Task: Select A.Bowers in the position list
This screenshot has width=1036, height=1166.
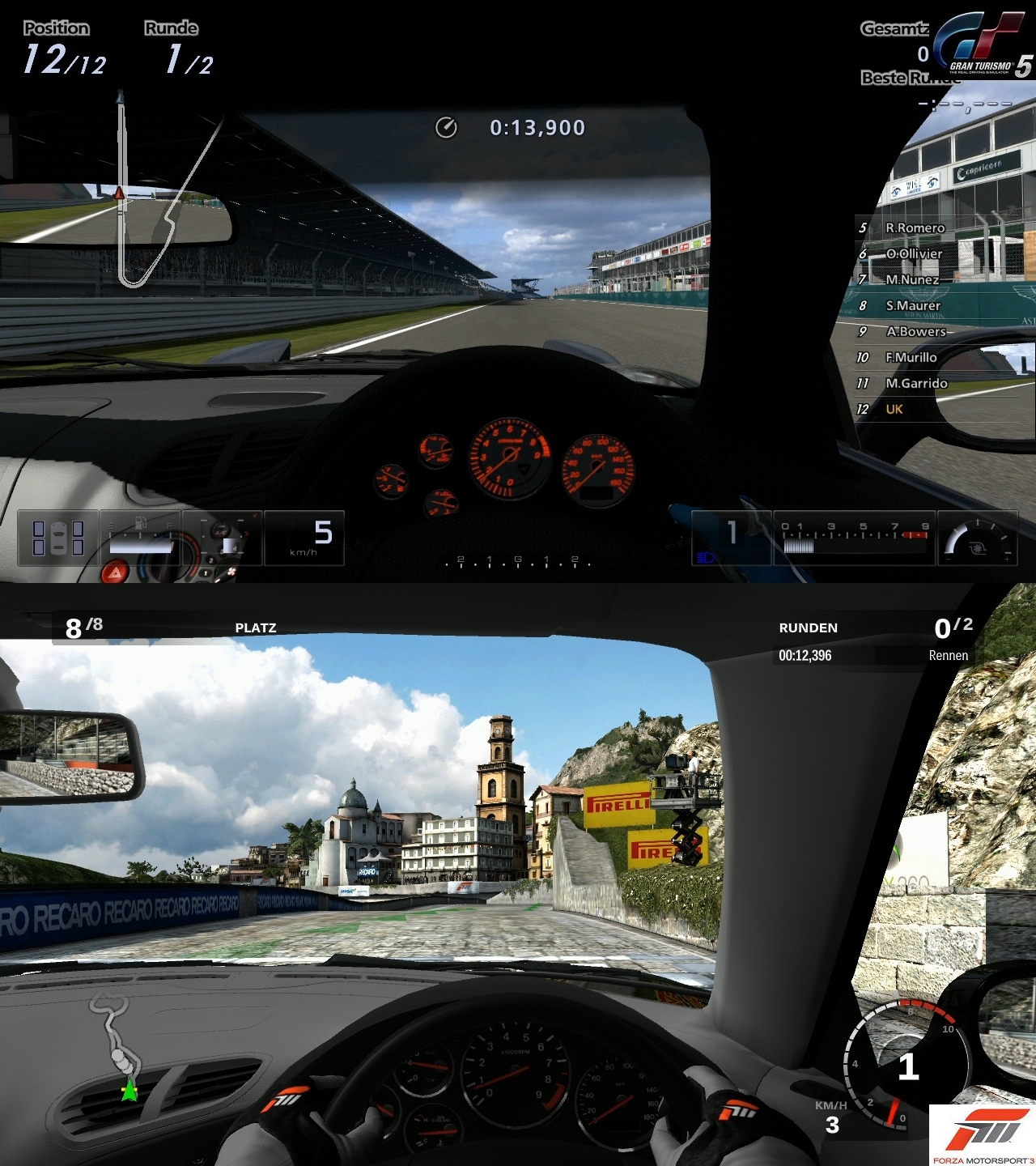Action: tap(915, 332)
